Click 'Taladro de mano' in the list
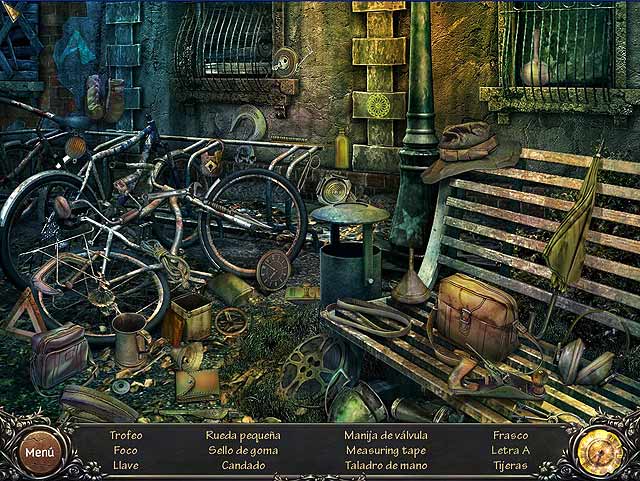 click(x=385, y=465)
